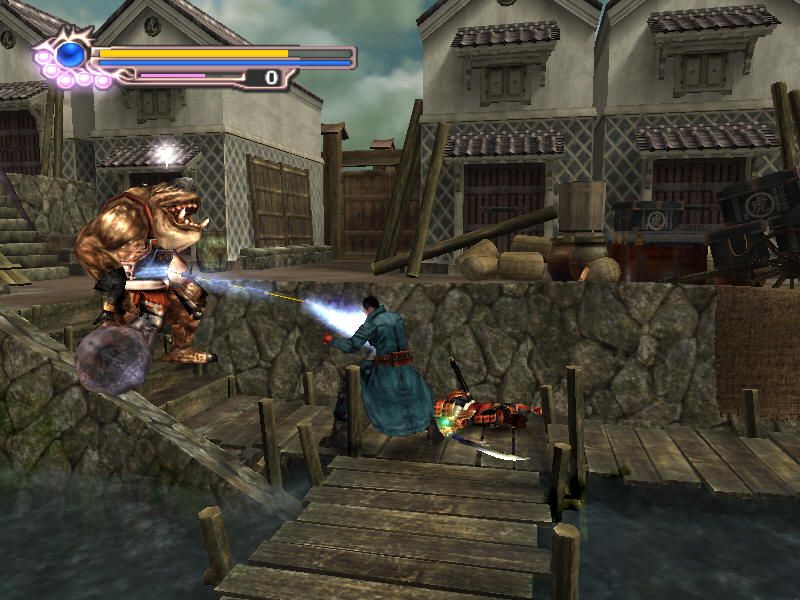800x600 pixels.
Task: Click the blue weapon orb icon
Action: click(70, 54)
